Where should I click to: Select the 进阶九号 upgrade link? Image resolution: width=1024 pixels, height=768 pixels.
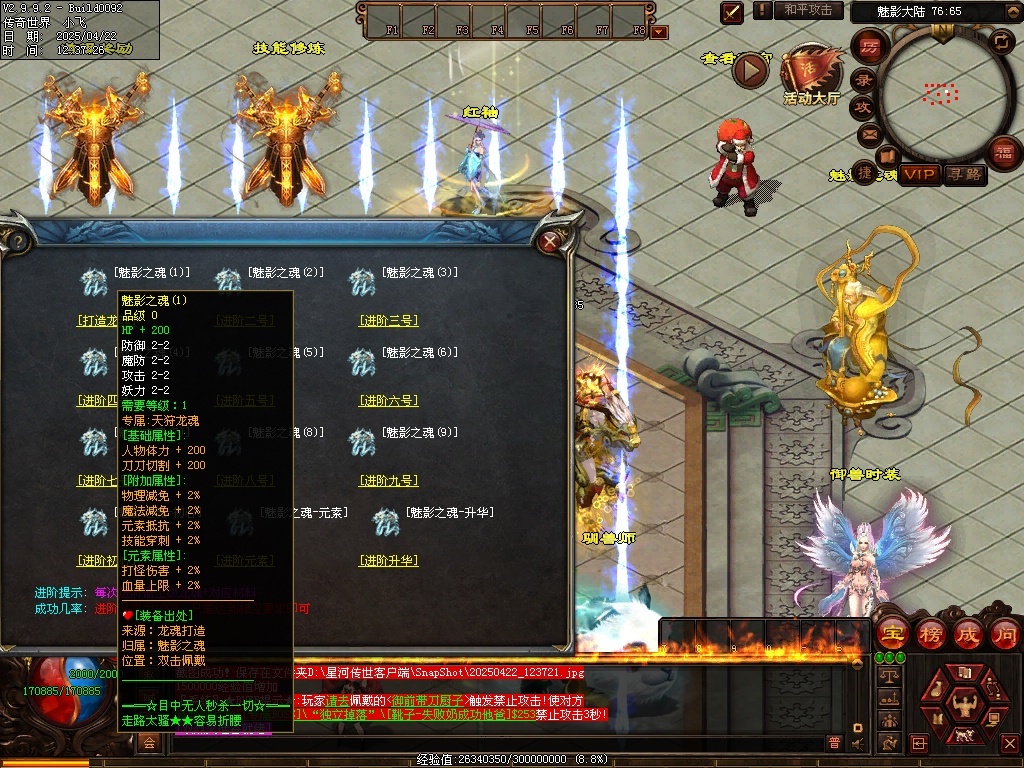tap(388, 481)
